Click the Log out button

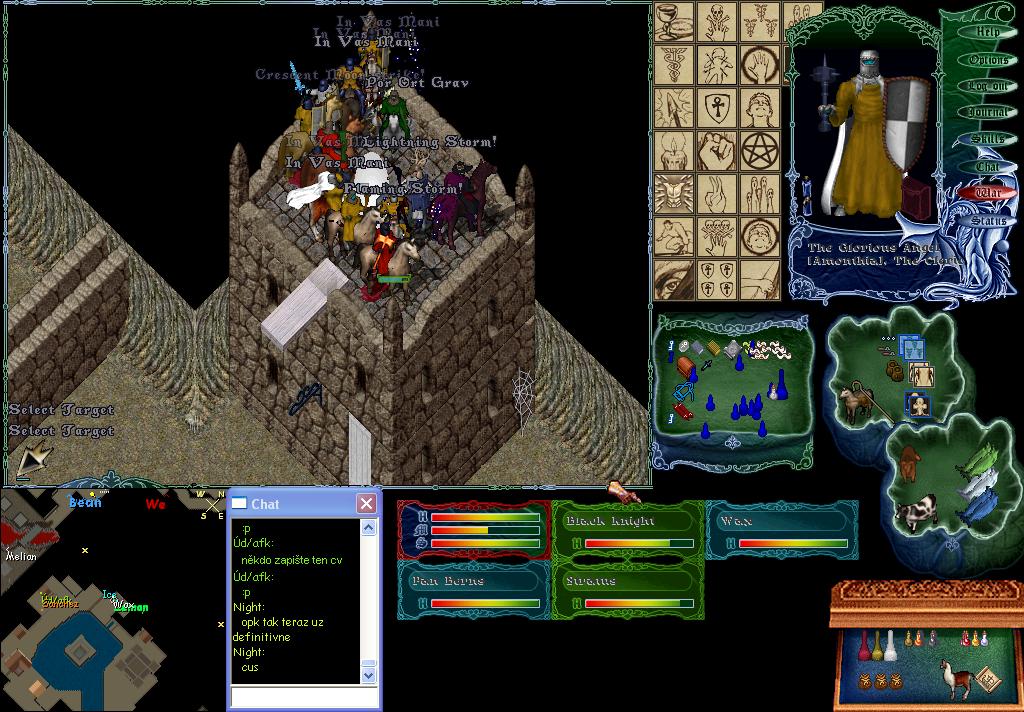(x=988, y=87)
